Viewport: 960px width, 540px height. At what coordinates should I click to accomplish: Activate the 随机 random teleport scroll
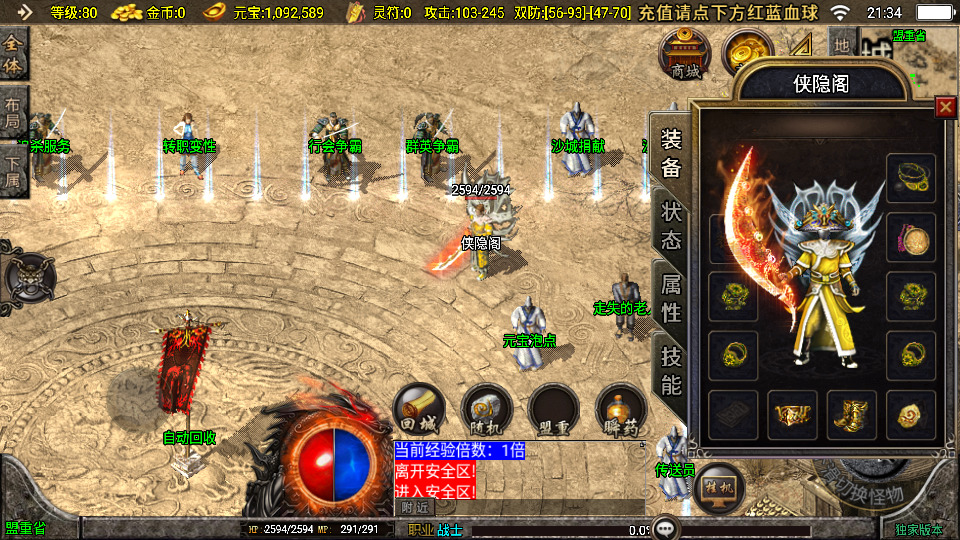[486, 408]
